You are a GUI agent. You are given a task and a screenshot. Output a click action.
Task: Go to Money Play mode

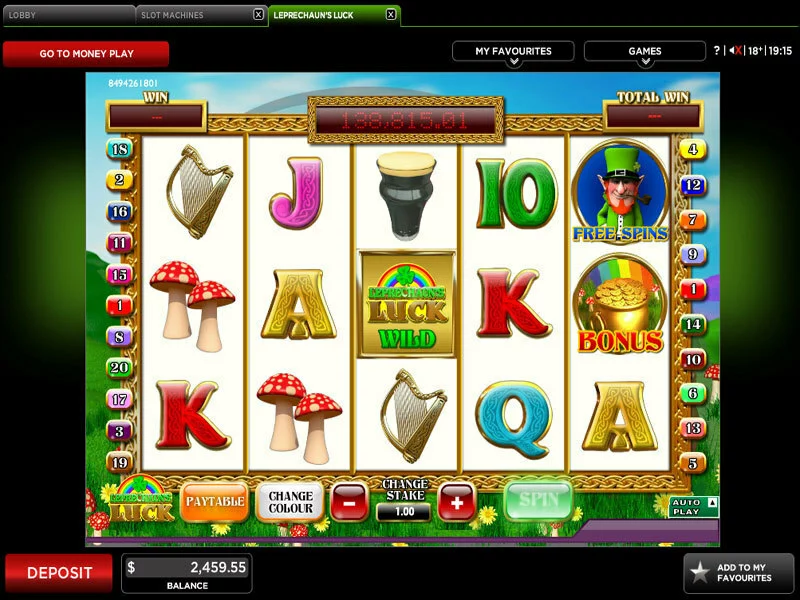[x=86, y=53]
